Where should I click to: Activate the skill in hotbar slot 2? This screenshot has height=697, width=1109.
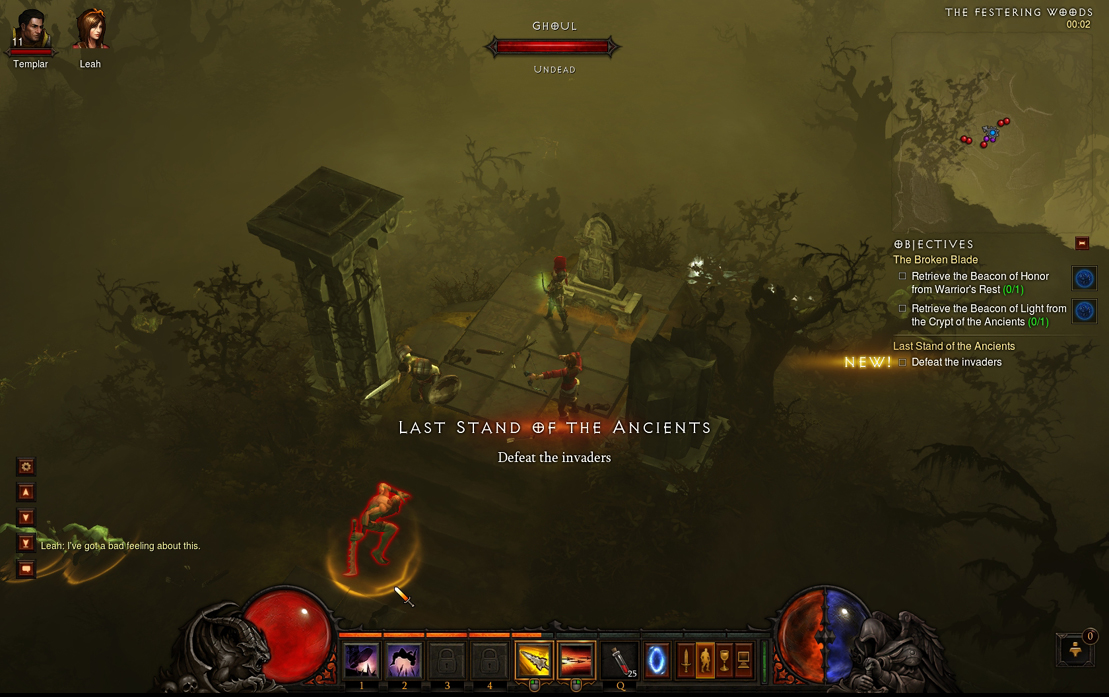(x=404, y=661)
